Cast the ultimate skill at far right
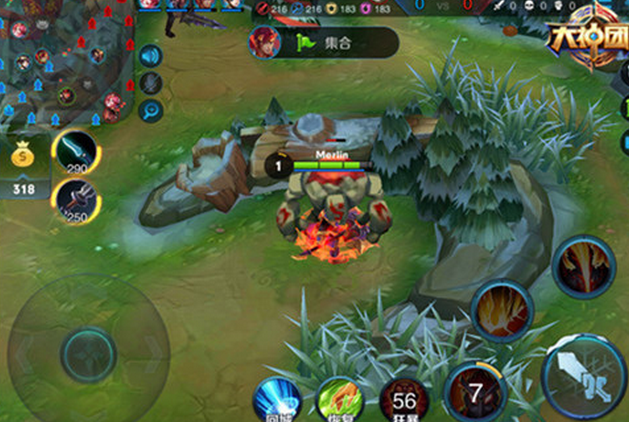The width and height of the screenshot is (629, 422). [582, 267]
